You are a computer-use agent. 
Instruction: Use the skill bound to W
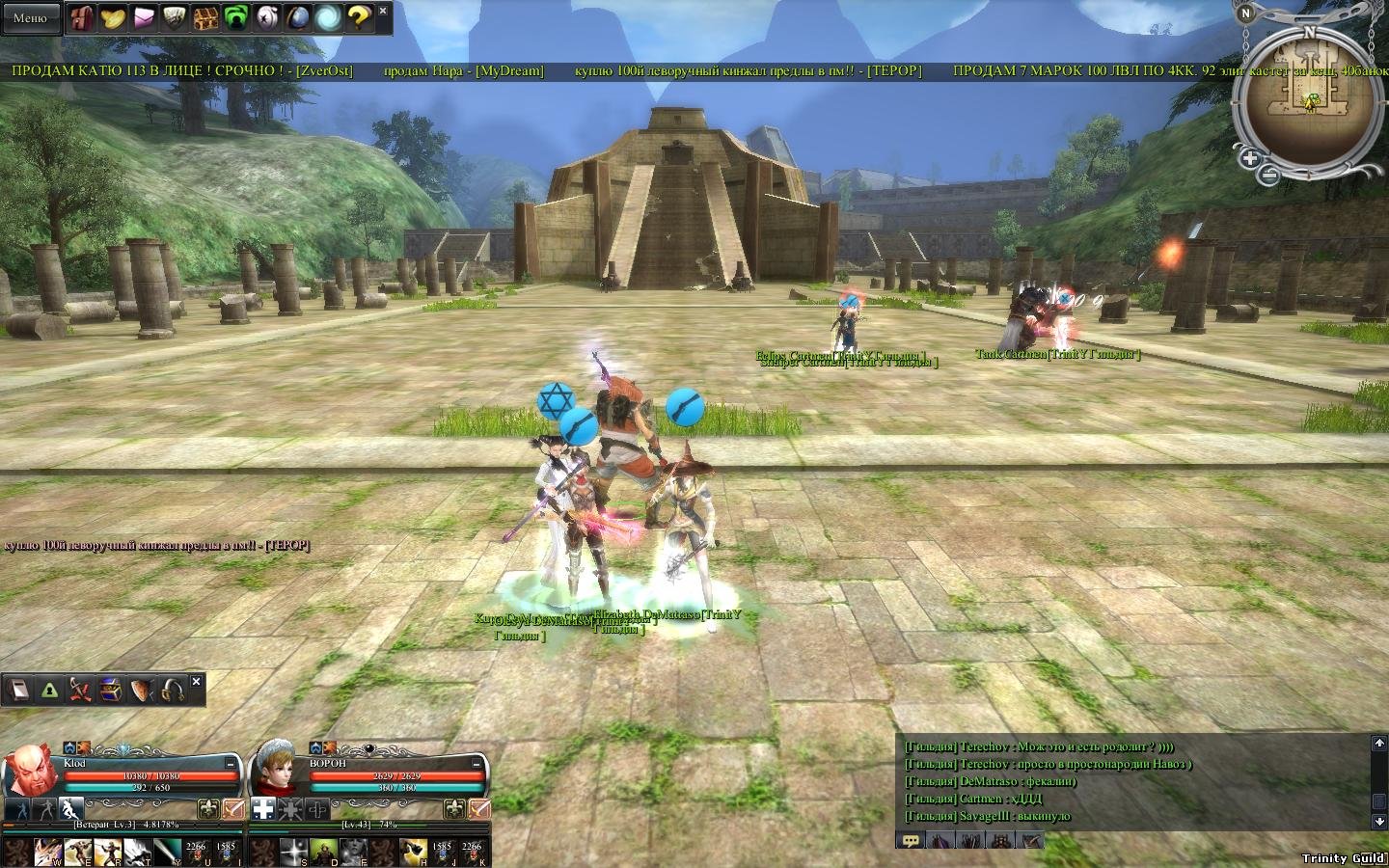click(47, 852)
